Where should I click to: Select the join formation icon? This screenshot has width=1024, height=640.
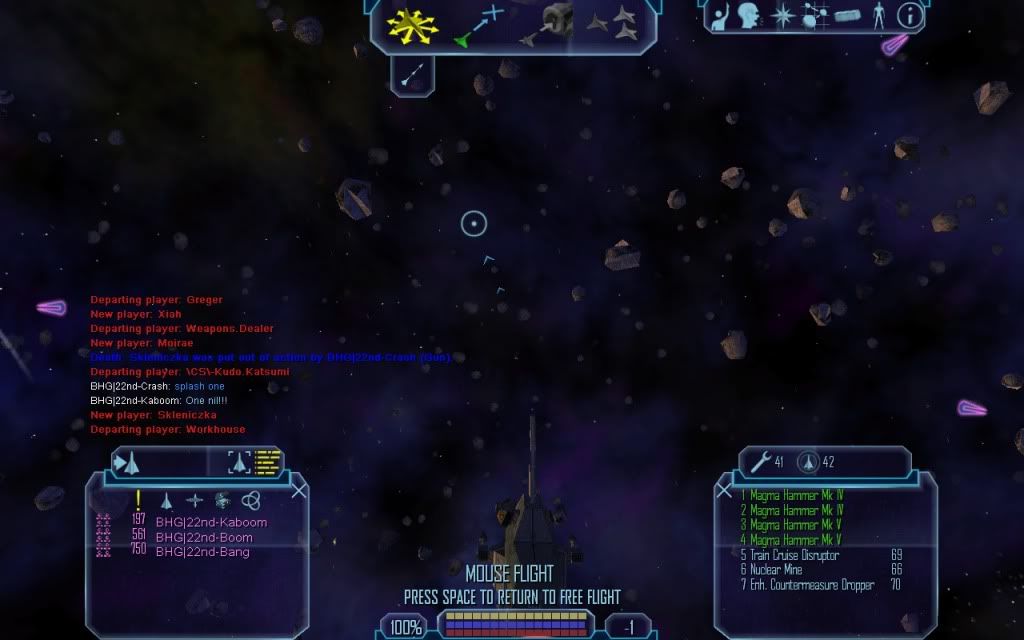pyautogui.click(x=611, y=24)
